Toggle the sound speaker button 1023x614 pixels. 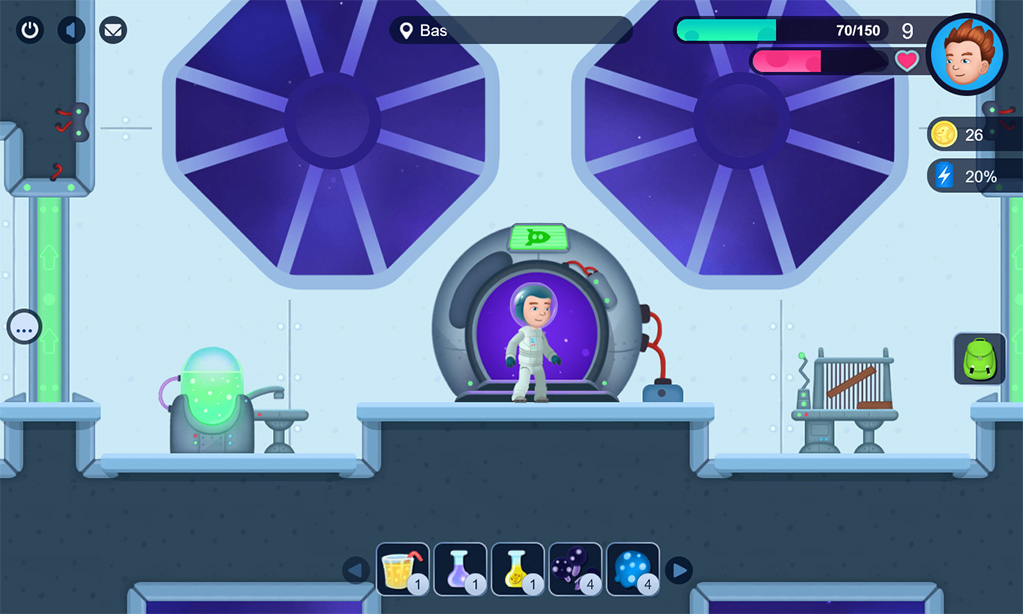point(71,29)
